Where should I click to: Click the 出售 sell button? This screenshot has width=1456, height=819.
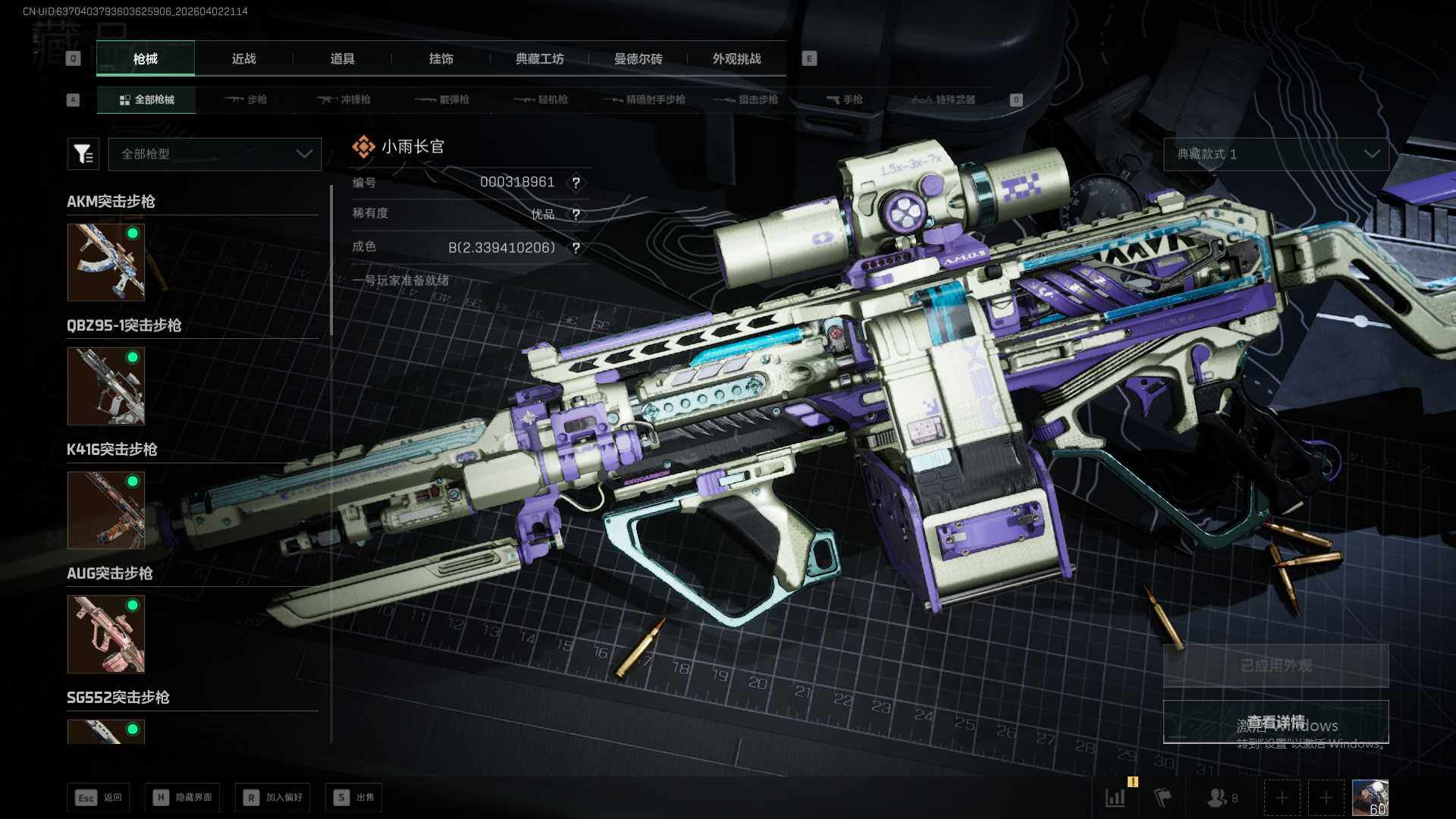point(354,797)
